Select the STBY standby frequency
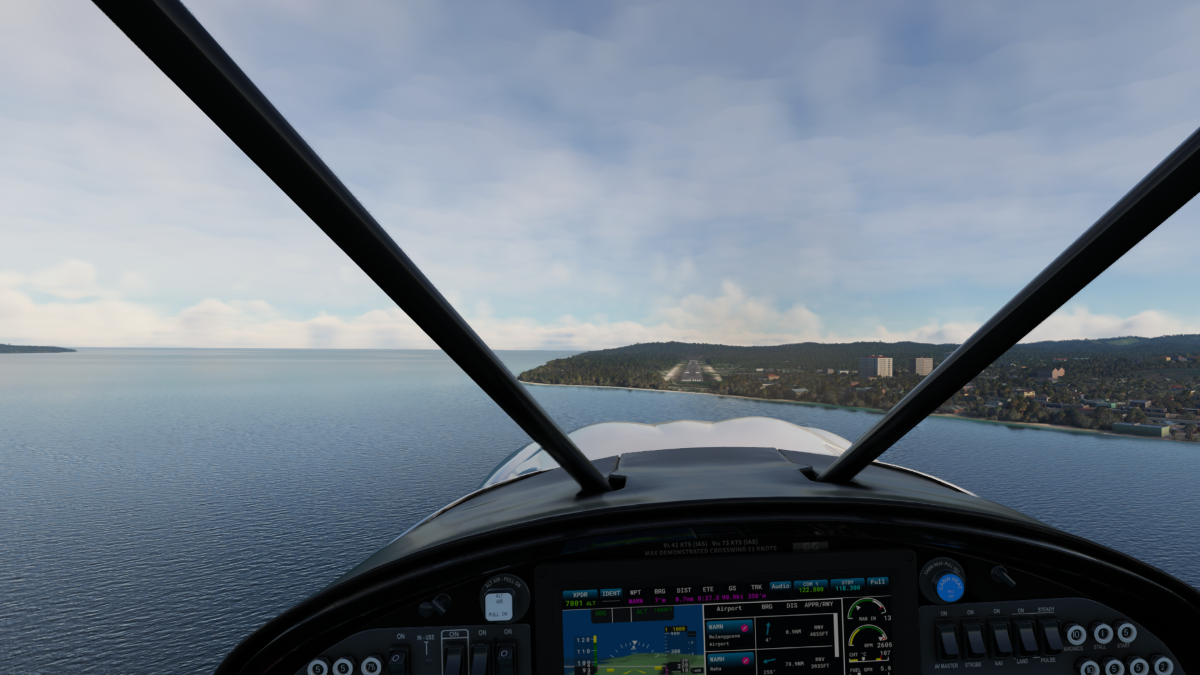 click(x=847, y=585)
